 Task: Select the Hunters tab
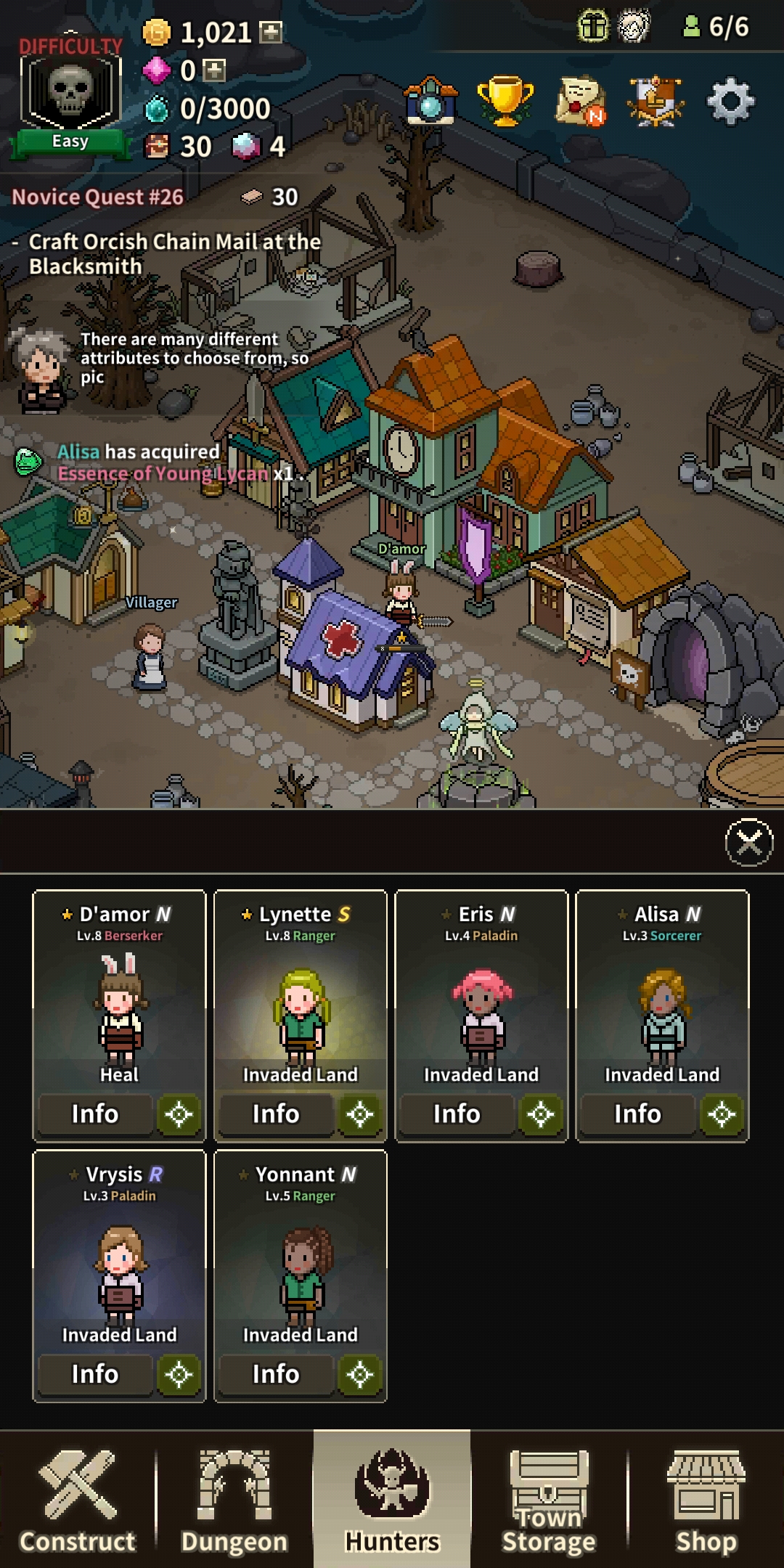coord(392,1500)
